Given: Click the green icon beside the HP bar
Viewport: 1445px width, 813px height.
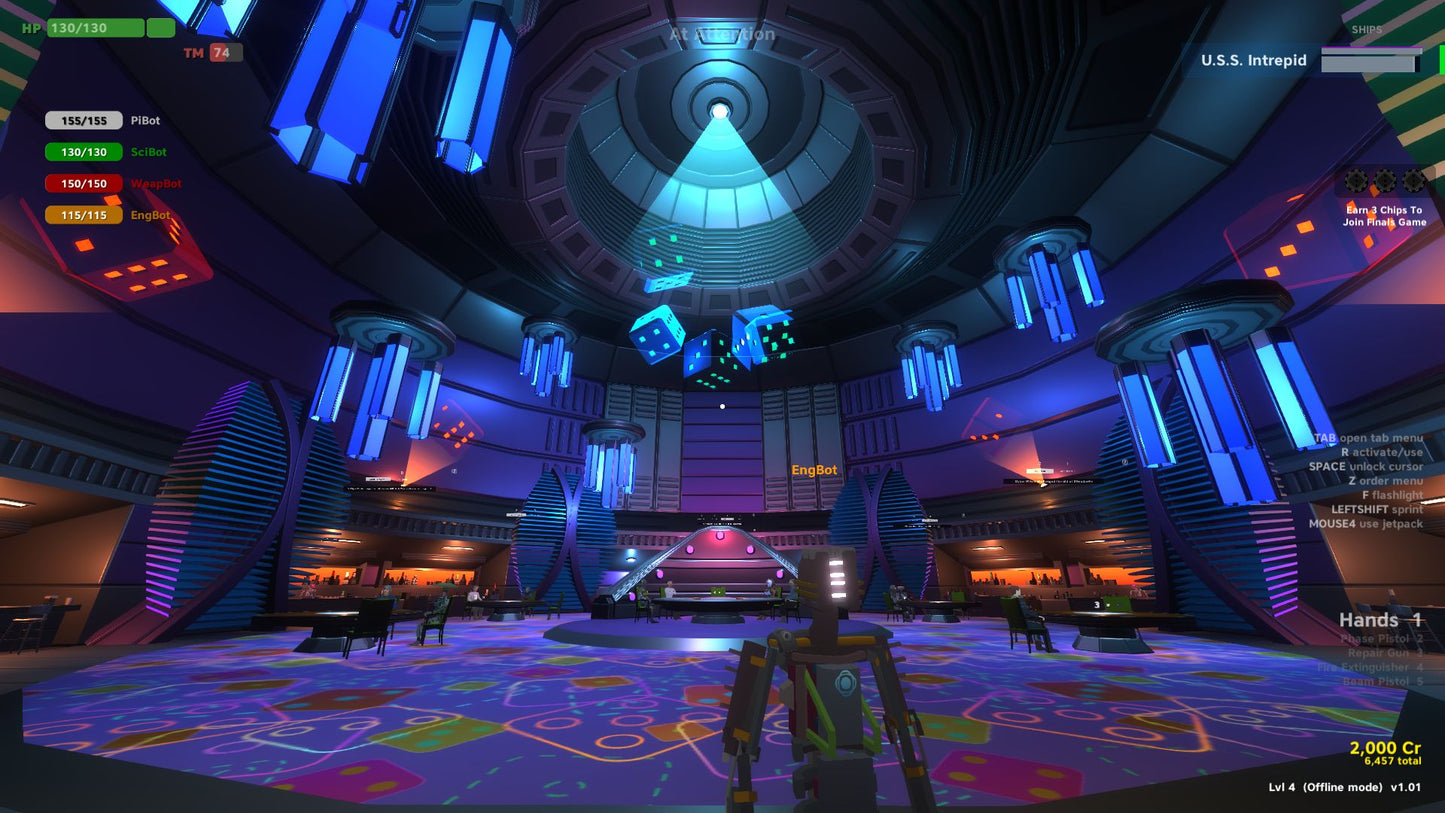Looking at the screenshot, I should pos(160,27).
